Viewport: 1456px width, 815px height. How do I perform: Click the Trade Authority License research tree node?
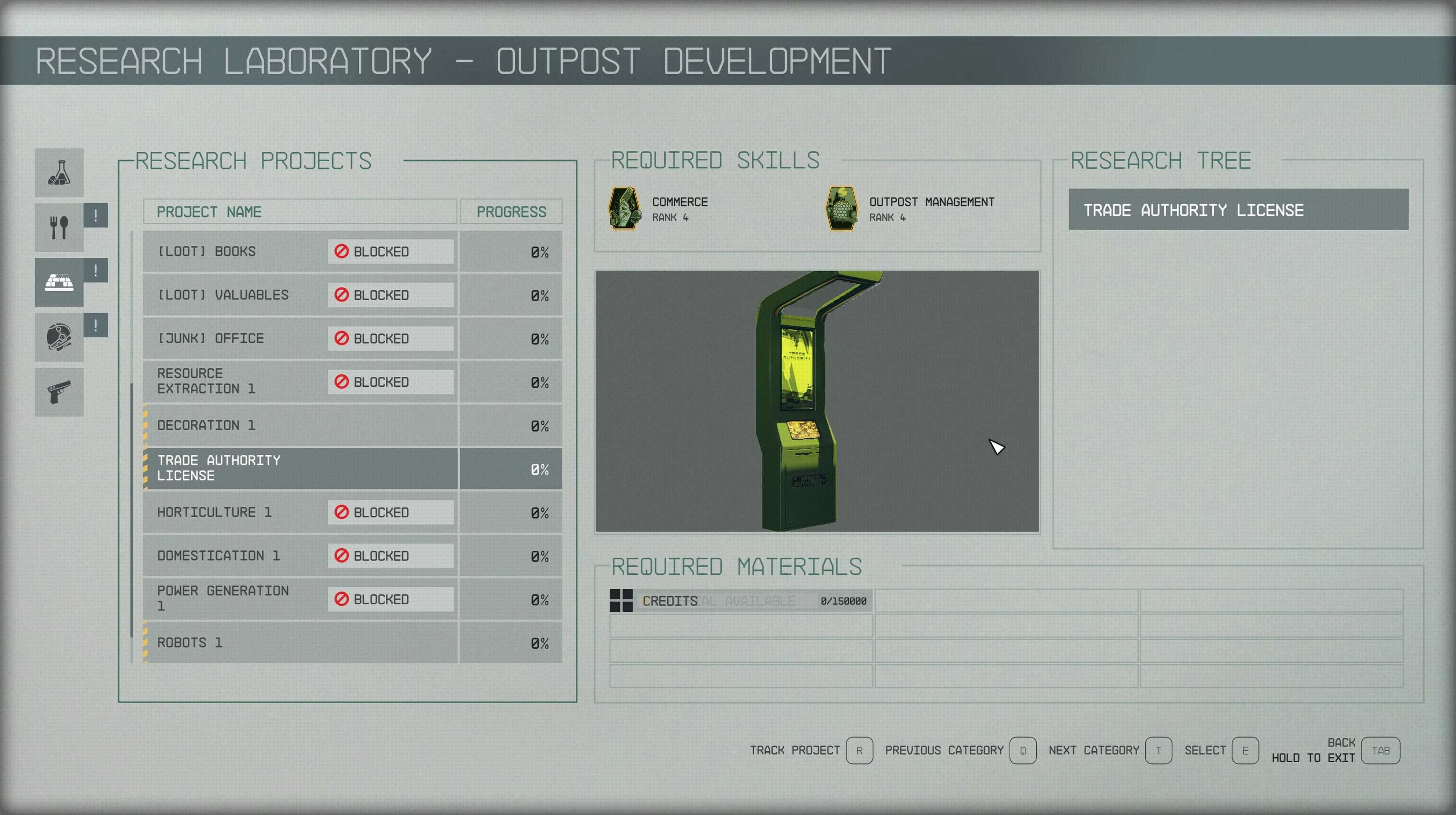pyautogui.click(x=1238, y=210)
